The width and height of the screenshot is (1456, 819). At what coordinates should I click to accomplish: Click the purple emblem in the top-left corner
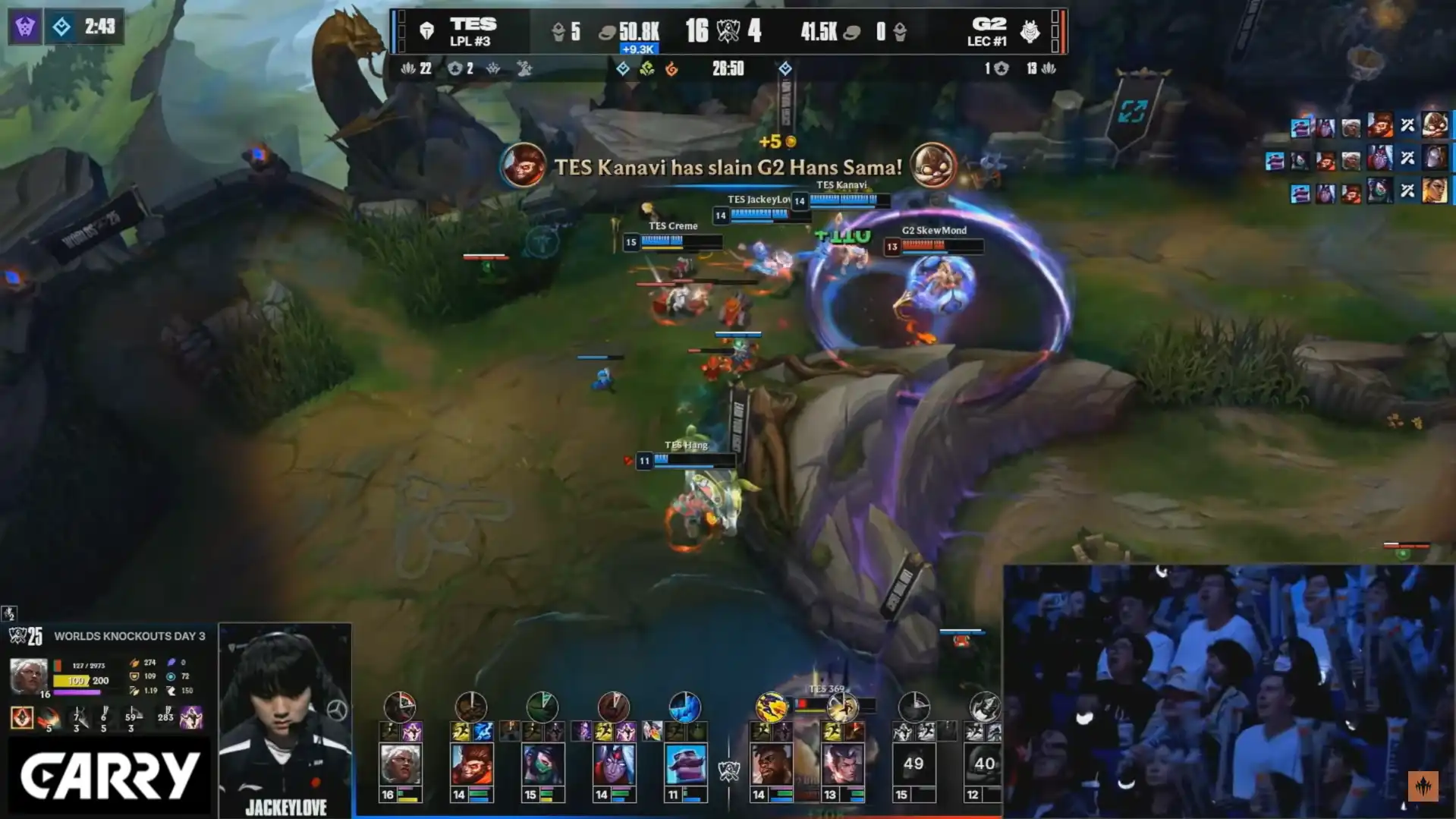(25, 27)
